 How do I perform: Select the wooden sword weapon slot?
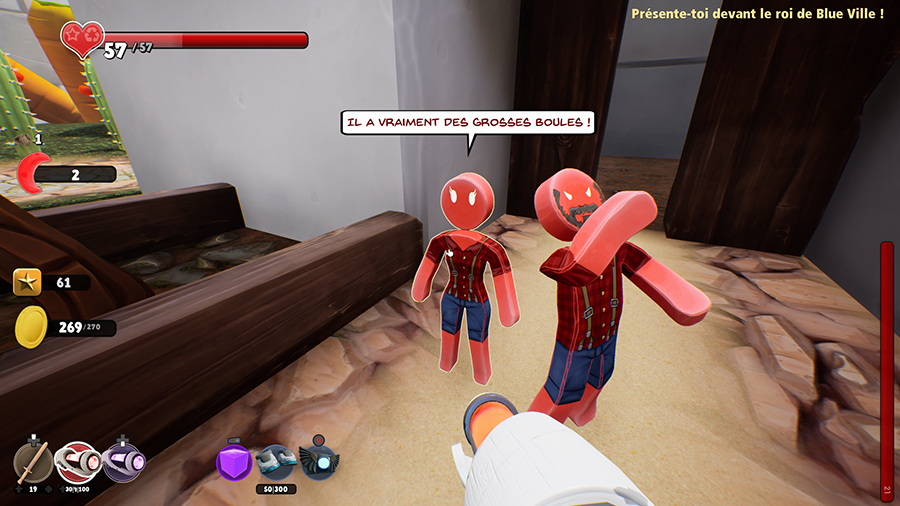point(33,463)
